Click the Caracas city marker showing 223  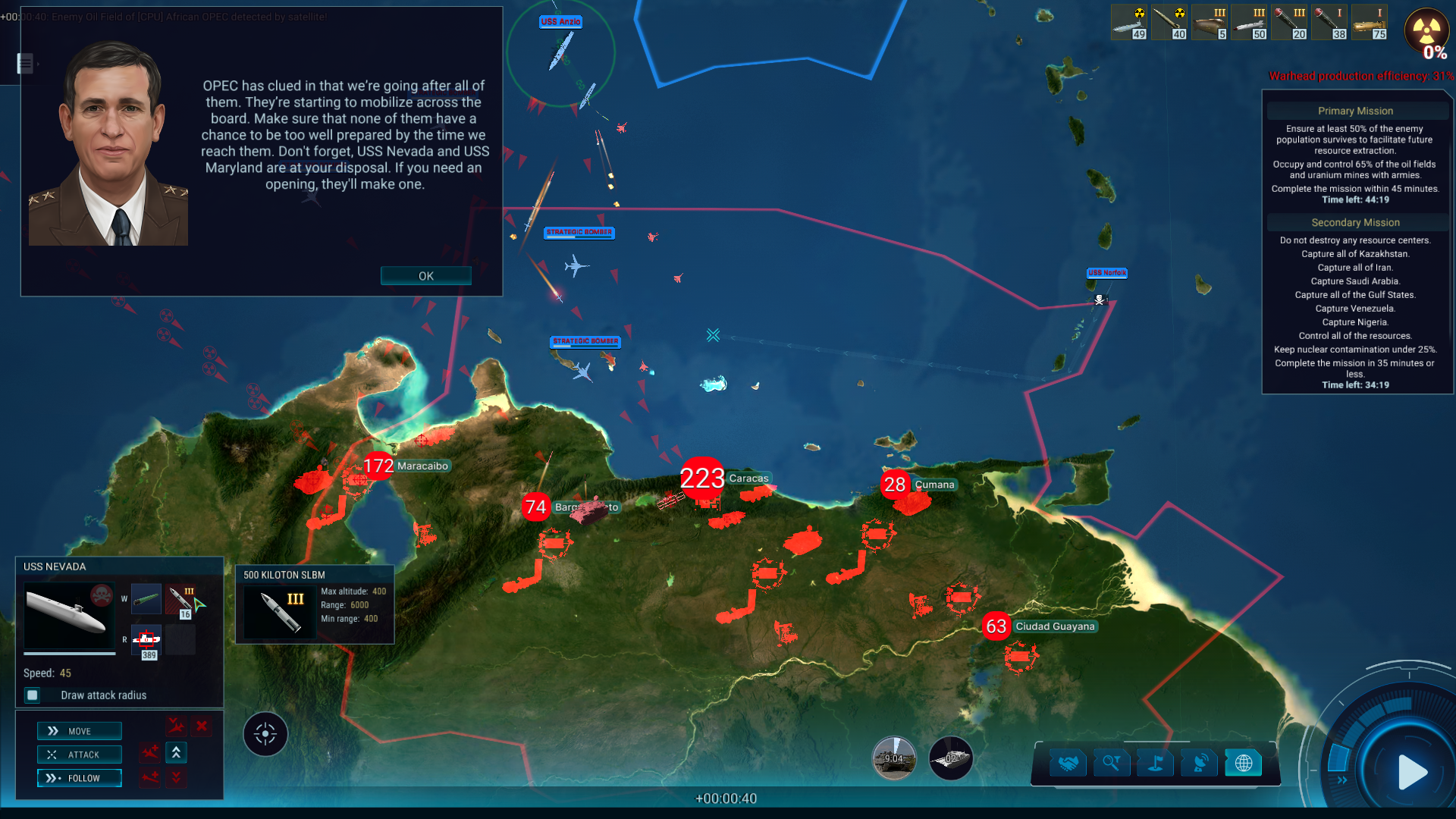tap(704, 478)
